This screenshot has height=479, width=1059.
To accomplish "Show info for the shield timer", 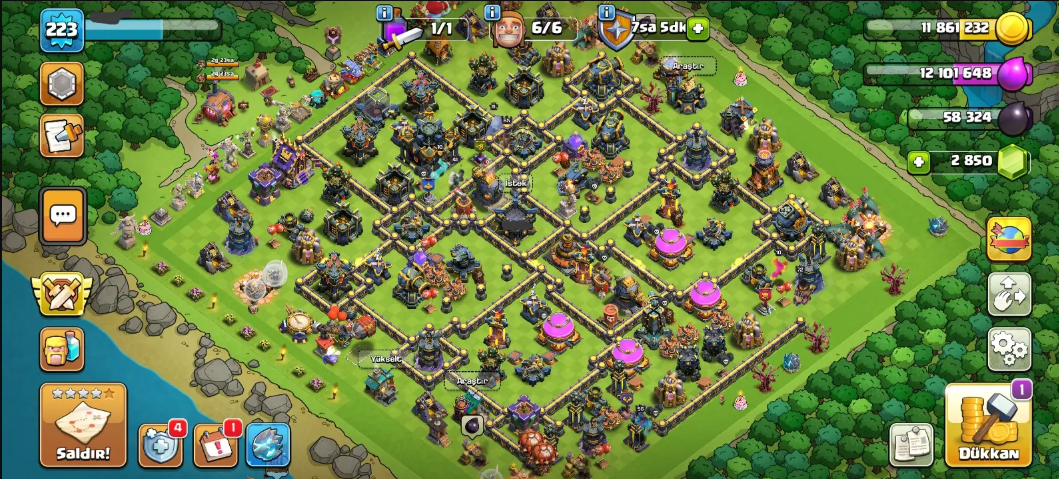I will (x=606, y=13).
